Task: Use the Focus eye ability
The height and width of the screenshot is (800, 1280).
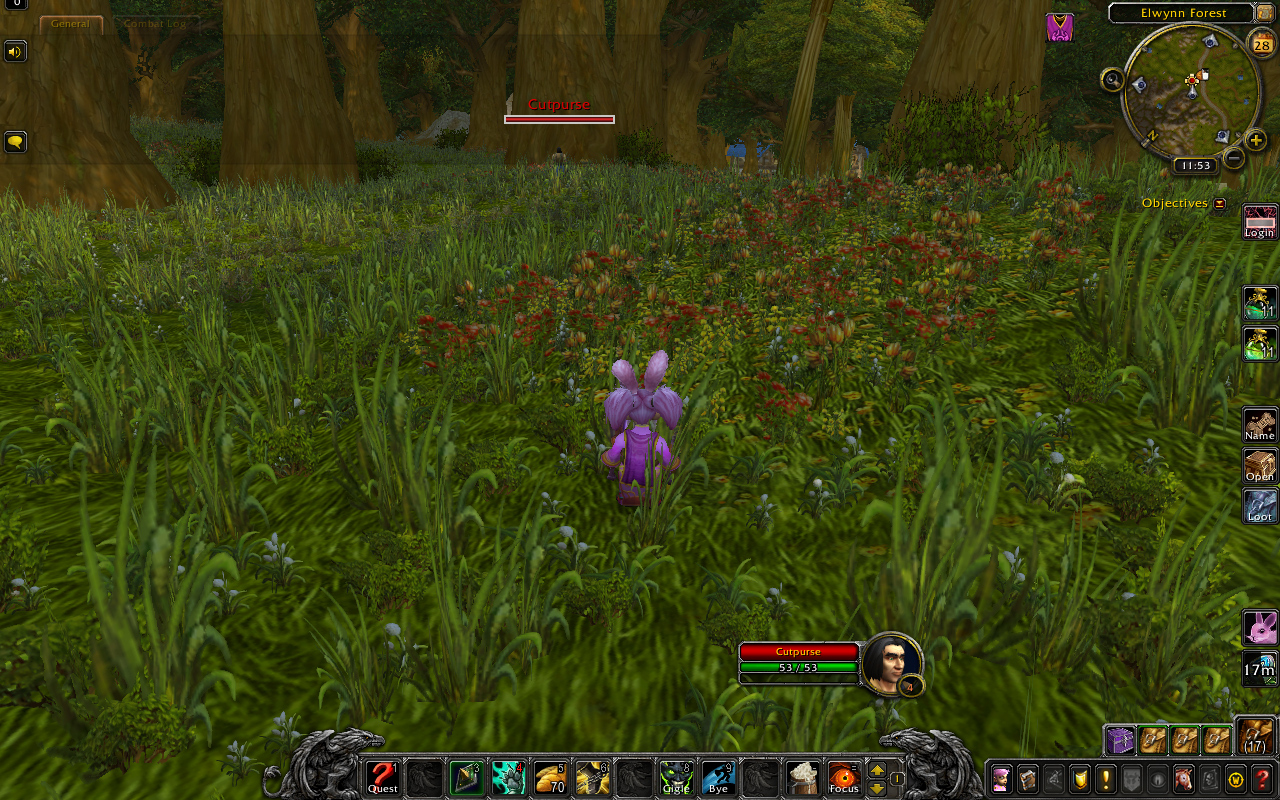Action: click(x=844, y=777)
